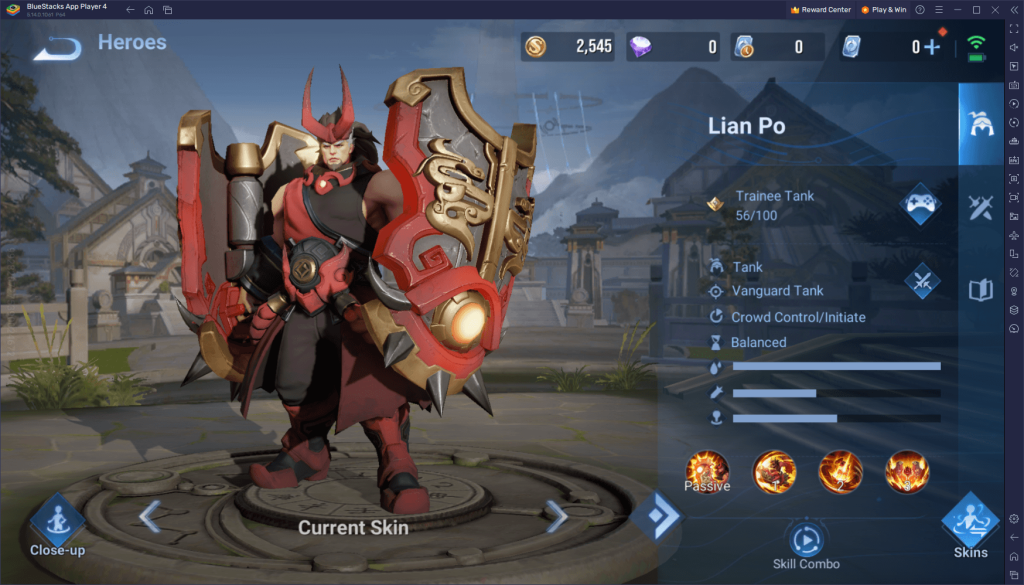The image size is (1024, 585).
Task: Open the Close-up view
Action: tap(56, 521)
